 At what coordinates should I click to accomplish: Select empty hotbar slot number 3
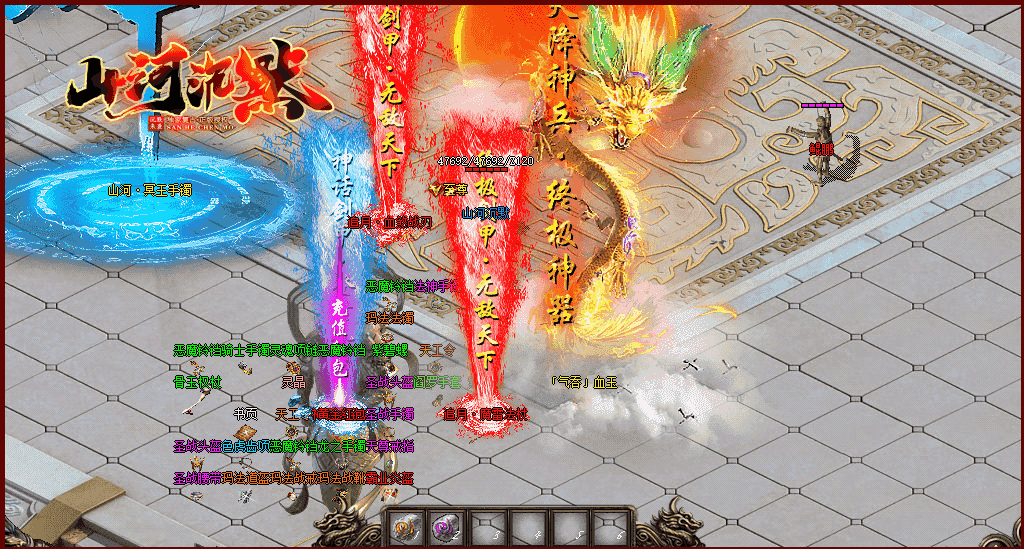(x=487, y=526)
